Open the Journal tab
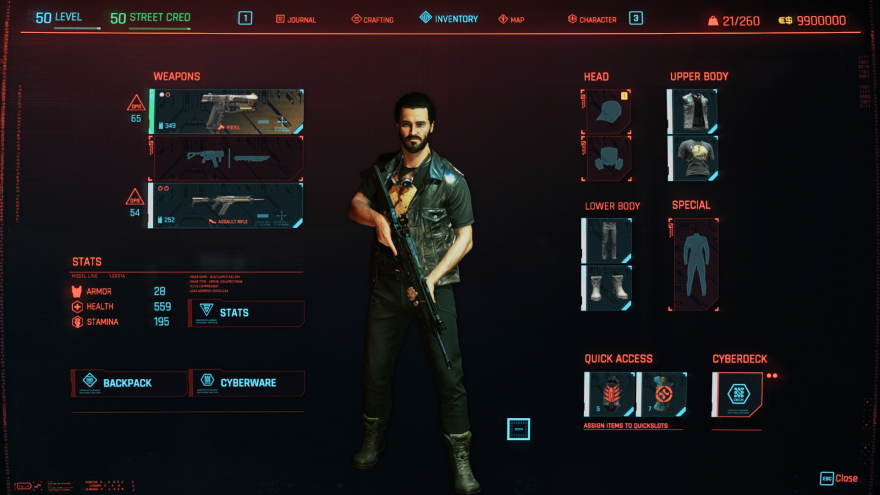Screen dimensions: 880x495 [295, 19]
